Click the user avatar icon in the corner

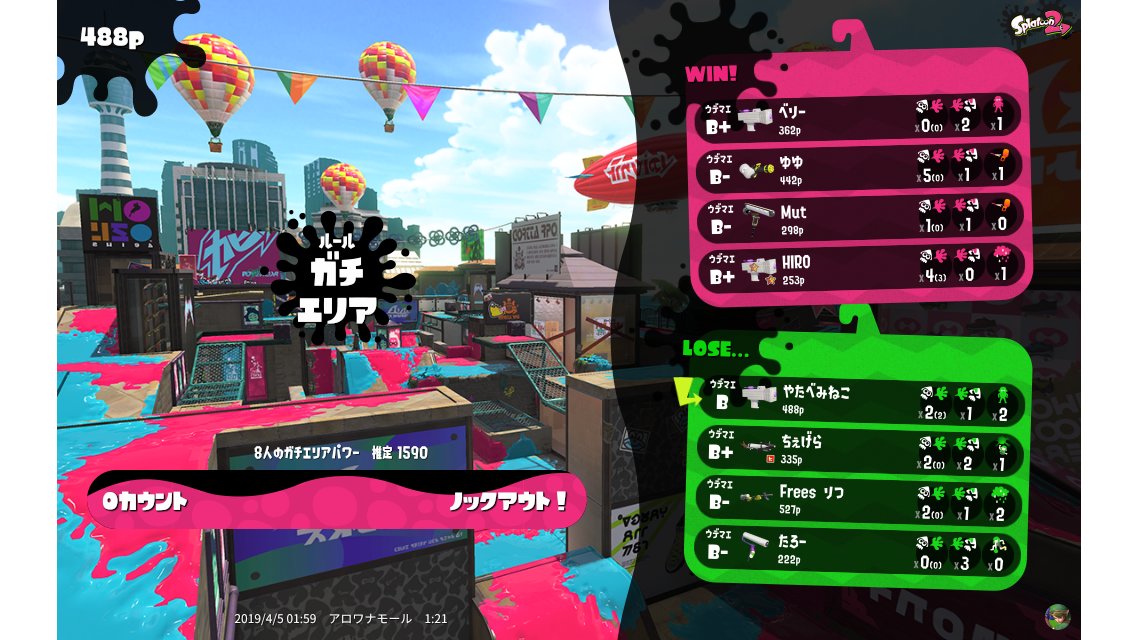pyautogui.click(x=1057, y=616)
